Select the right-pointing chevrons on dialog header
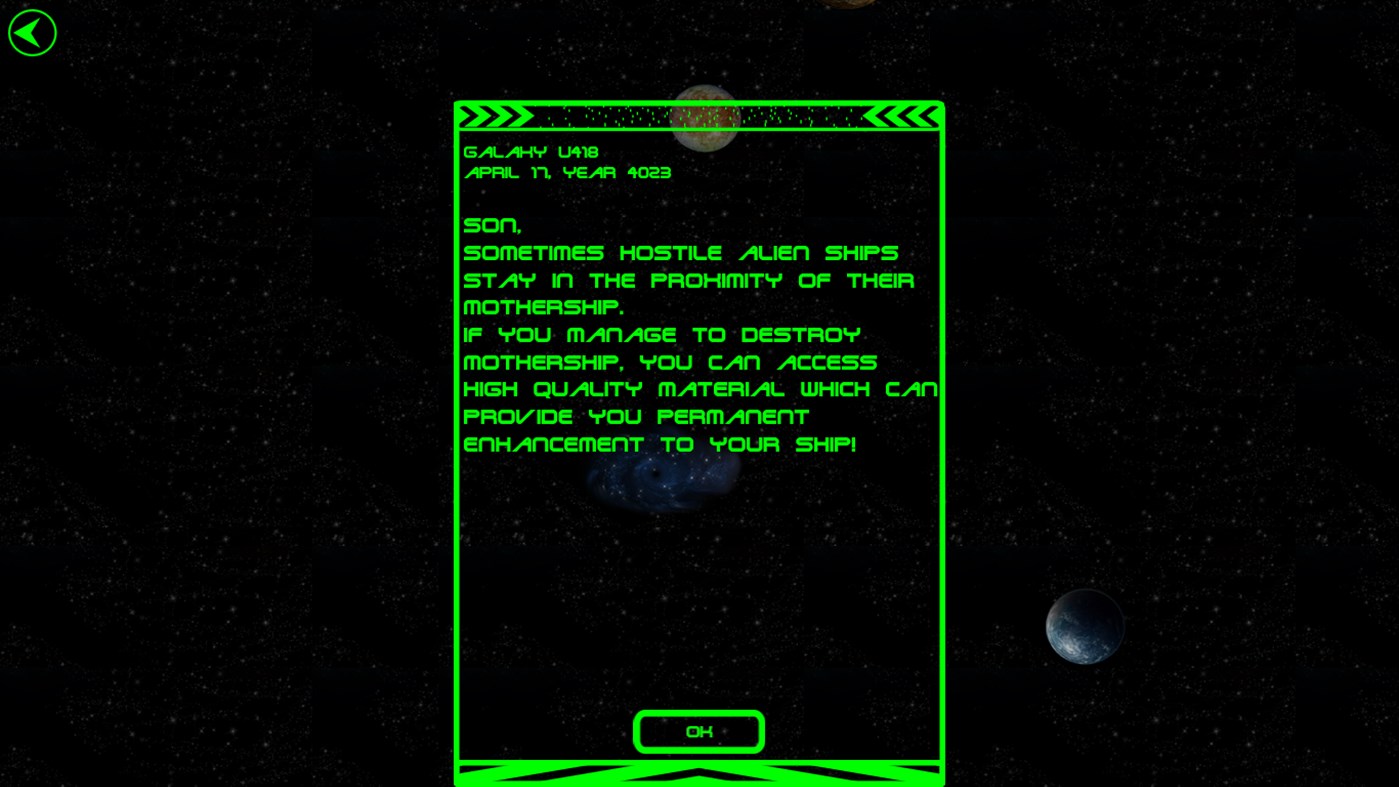1399x787 pixels. click(494, 115)
